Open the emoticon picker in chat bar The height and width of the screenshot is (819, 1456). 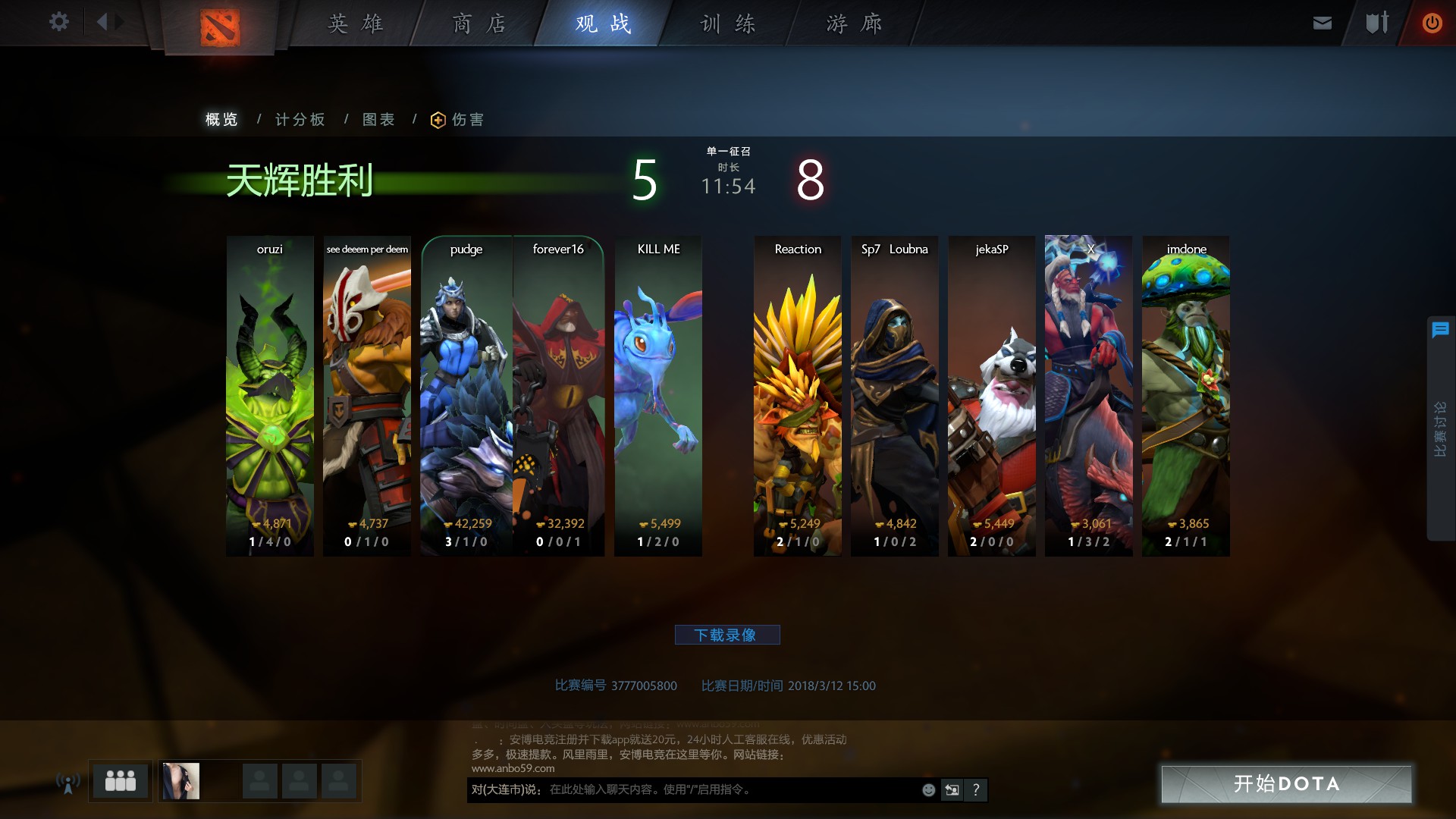tap(928, 790)
